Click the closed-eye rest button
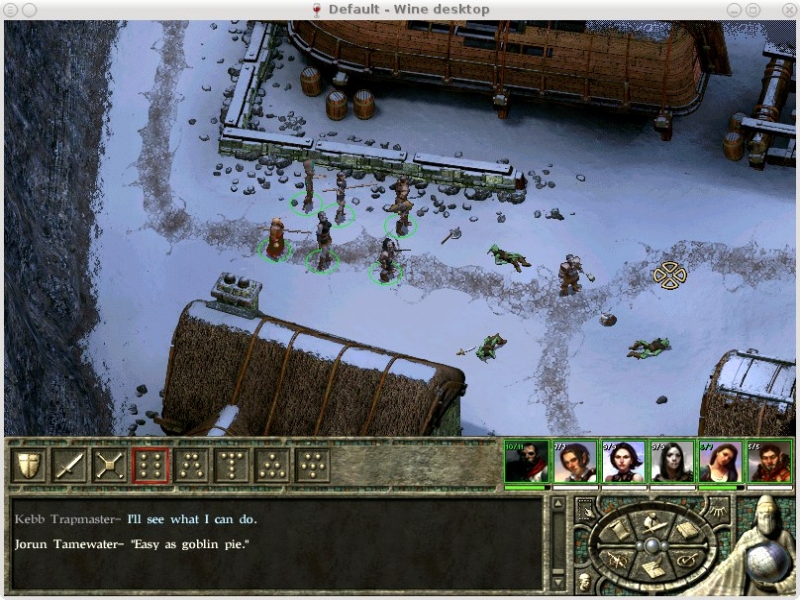 pos(718,513)
